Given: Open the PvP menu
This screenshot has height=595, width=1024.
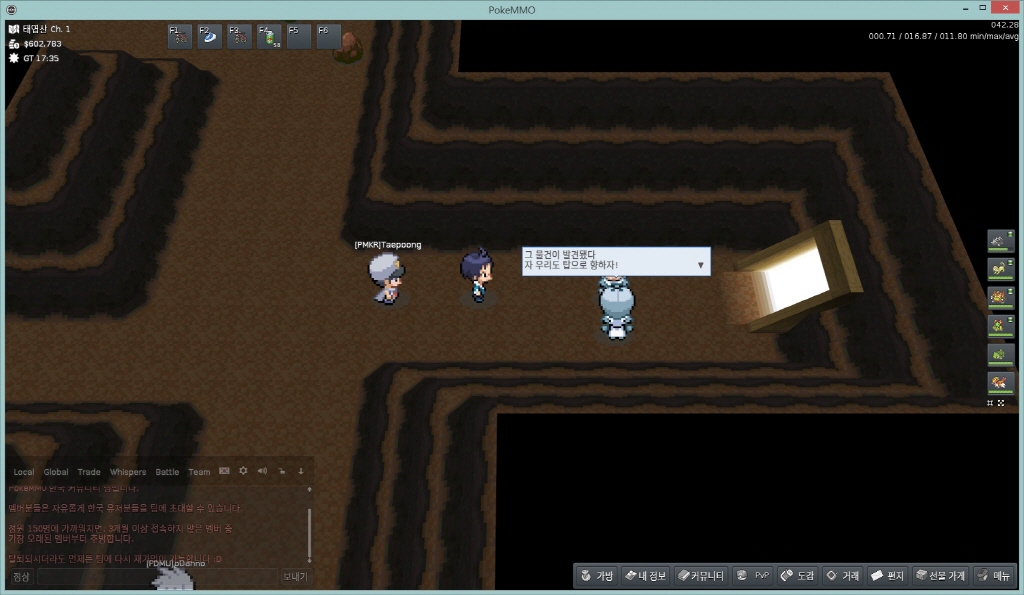Looking at the screenshot, I should coord(752,576).
